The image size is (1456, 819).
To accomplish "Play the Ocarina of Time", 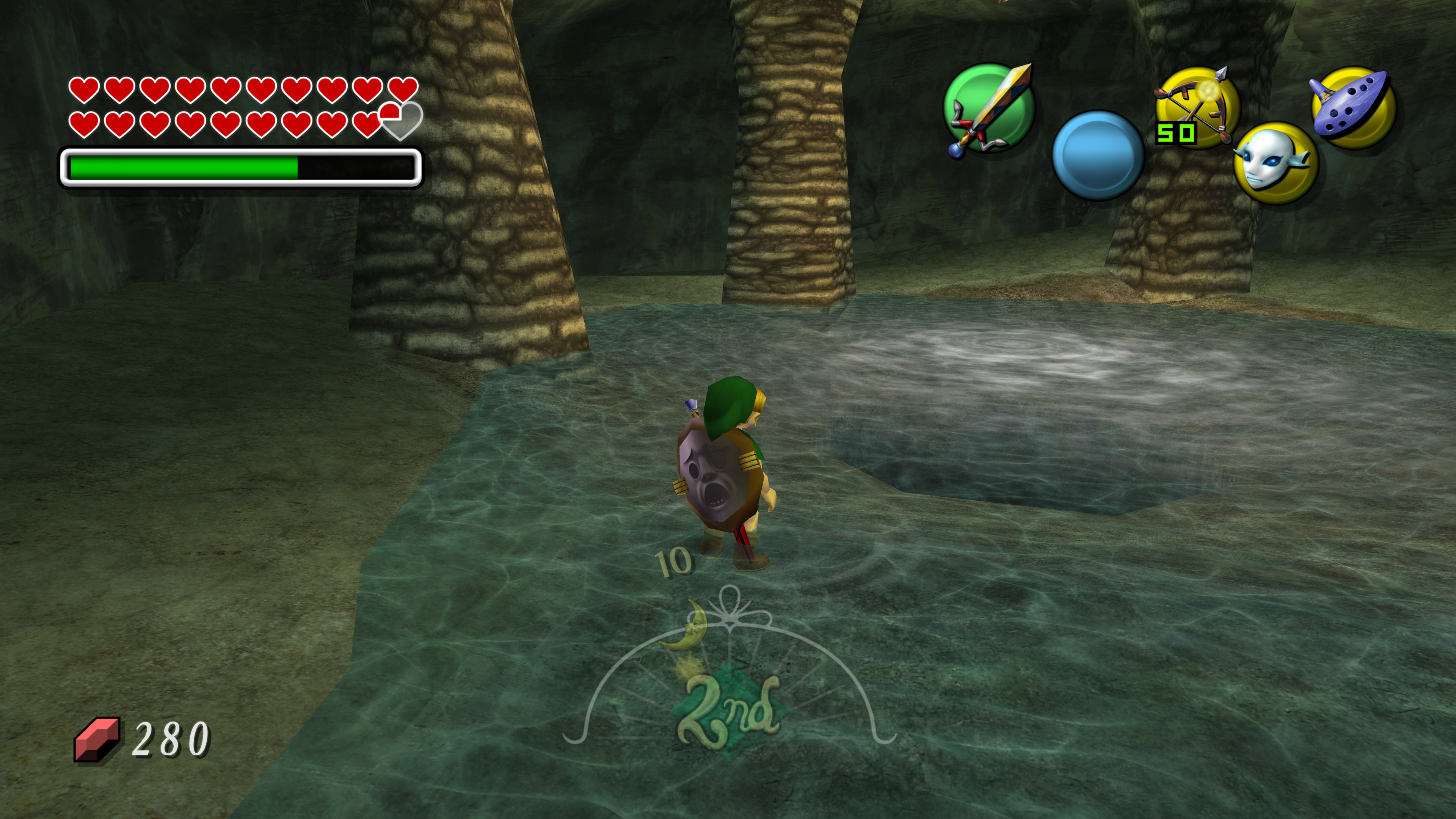I will pyautogui.click(x=1352, y=107).
